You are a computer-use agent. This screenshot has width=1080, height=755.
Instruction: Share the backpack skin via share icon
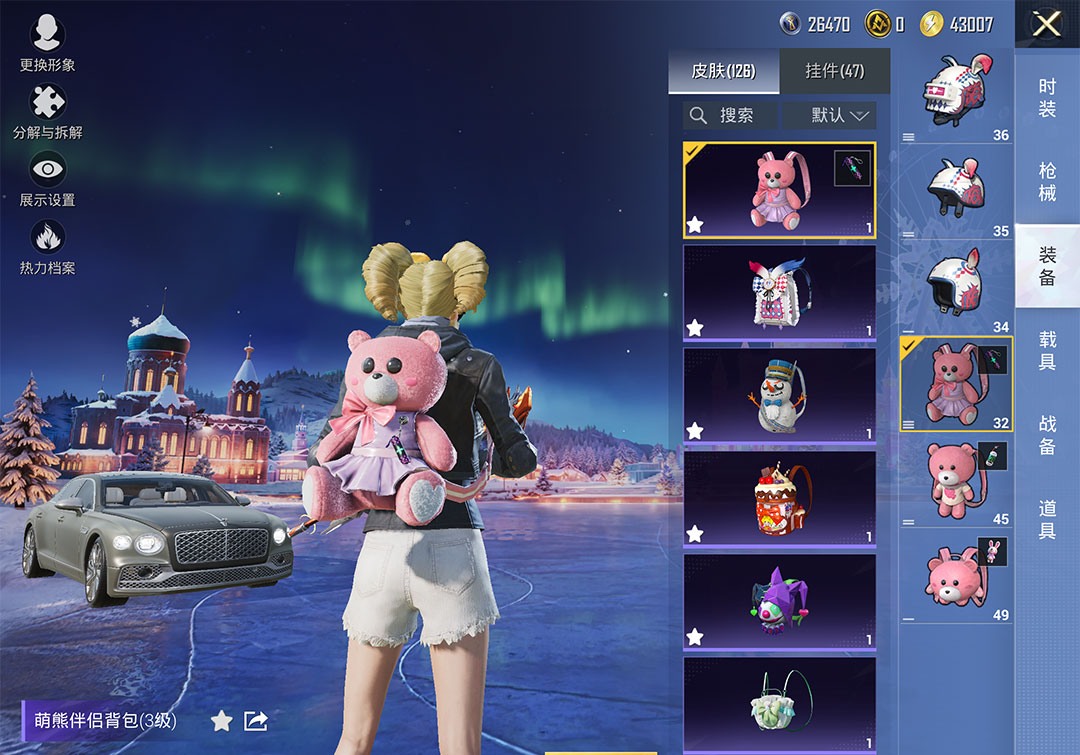tap(256, 720)
